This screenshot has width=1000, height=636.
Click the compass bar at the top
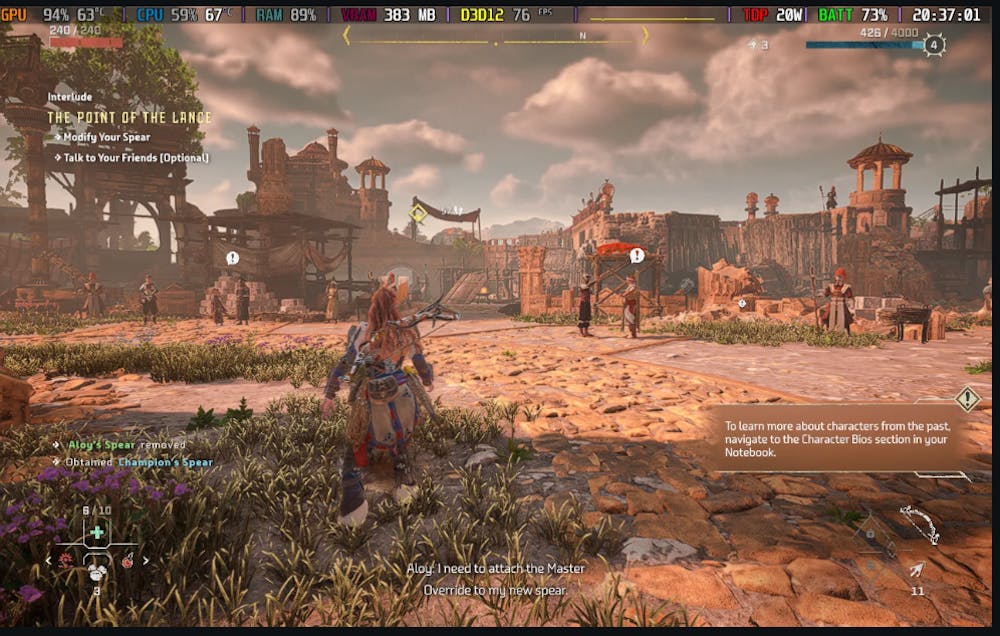pos(496,35)
